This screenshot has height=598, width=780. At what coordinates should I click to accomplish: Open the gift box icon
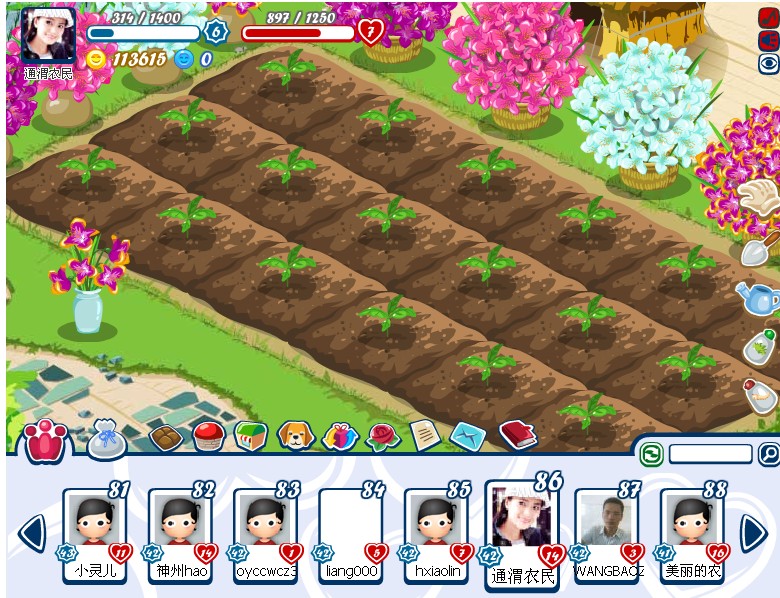click(340, 436)
